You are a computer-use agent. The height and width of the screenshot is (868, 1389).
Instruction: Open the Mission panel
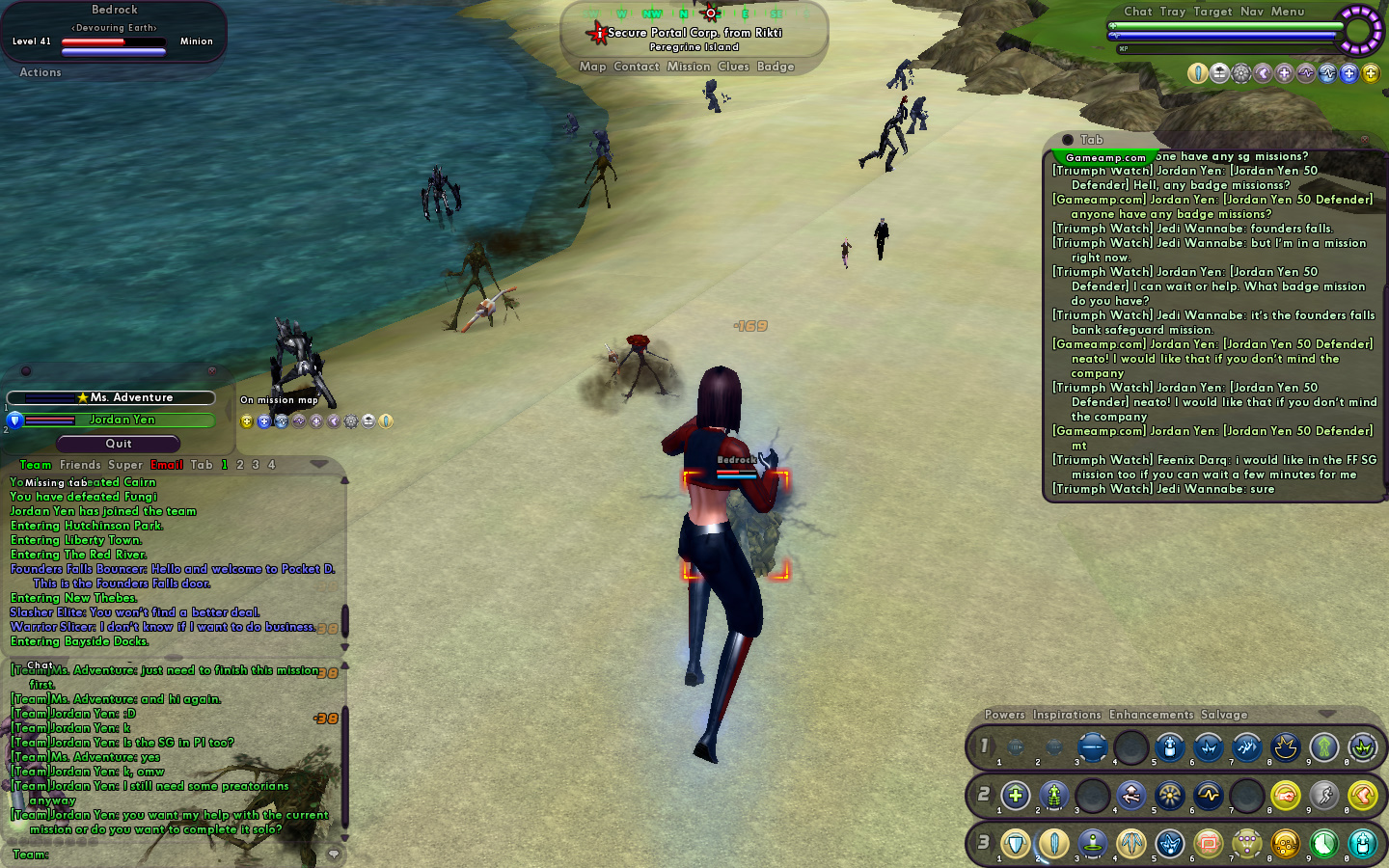[x=688, y=67]
